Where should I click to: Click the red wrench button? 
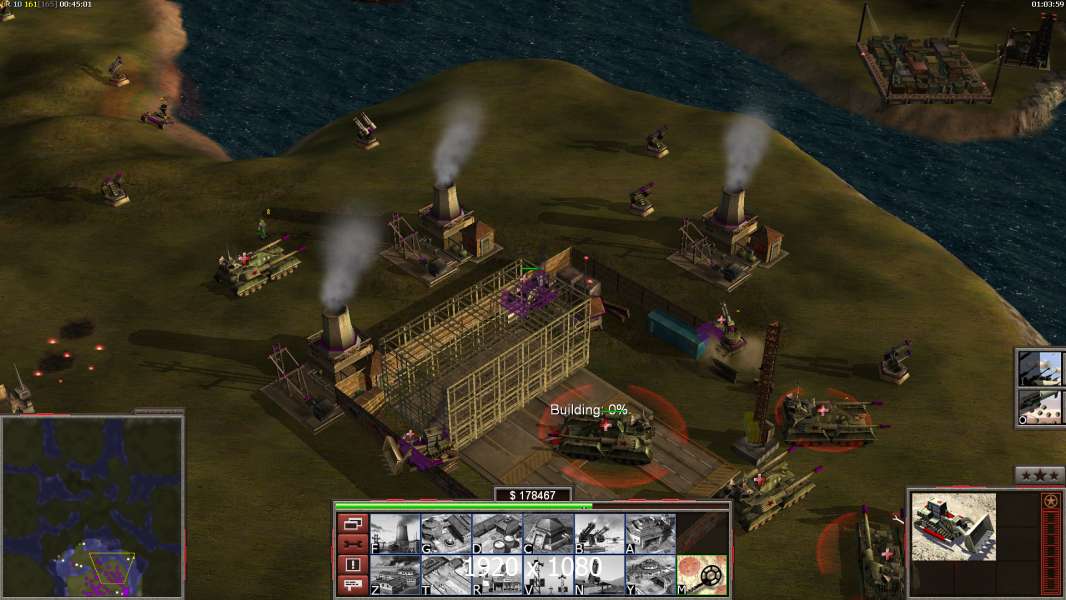(352, 544)
